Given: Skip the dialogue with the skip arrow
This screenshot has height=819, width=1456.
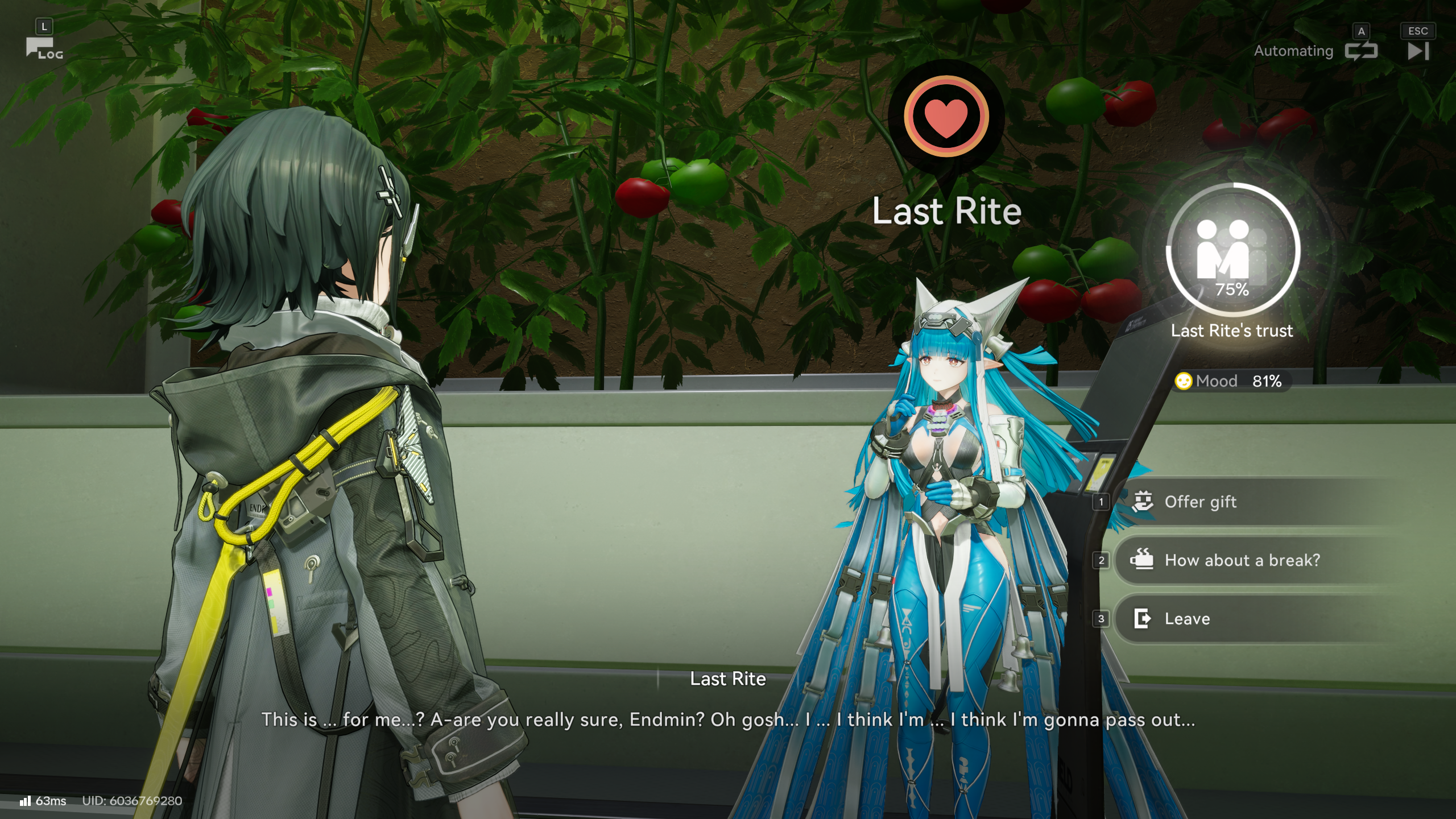Looking at the screenshot, I should click(1418, 51).
